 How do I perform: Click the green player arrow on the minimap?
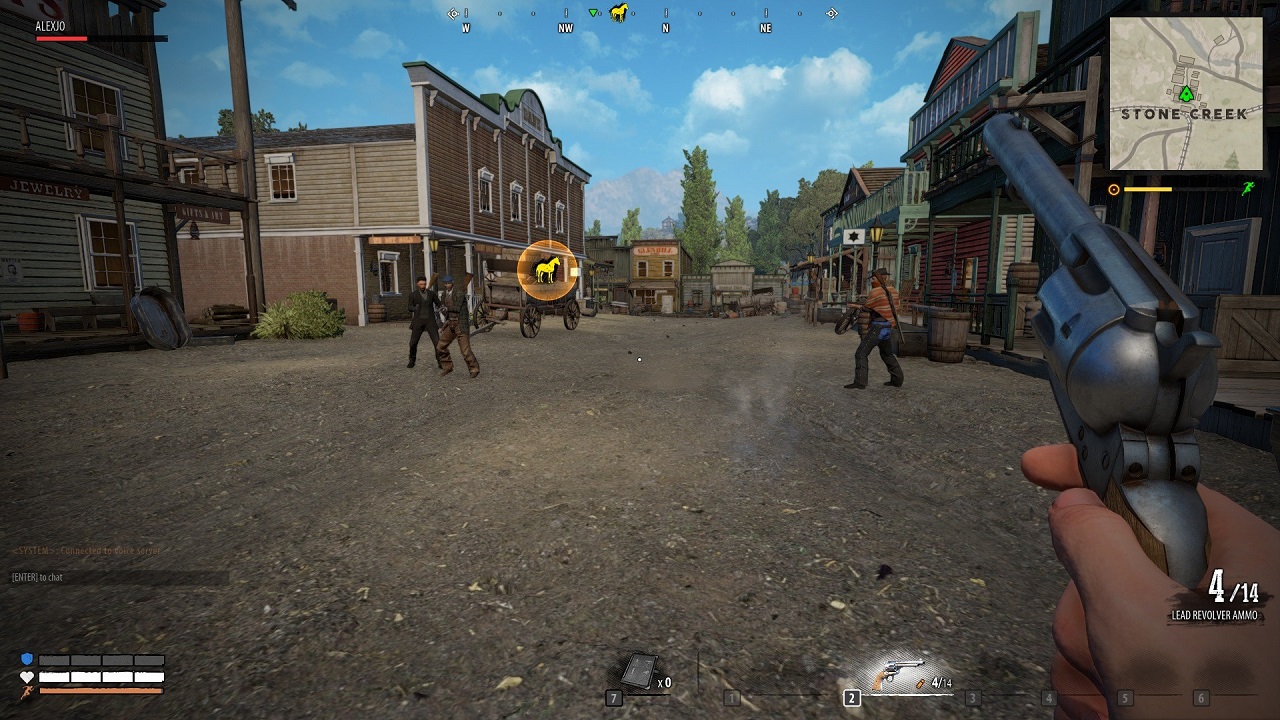(1186, 94)
